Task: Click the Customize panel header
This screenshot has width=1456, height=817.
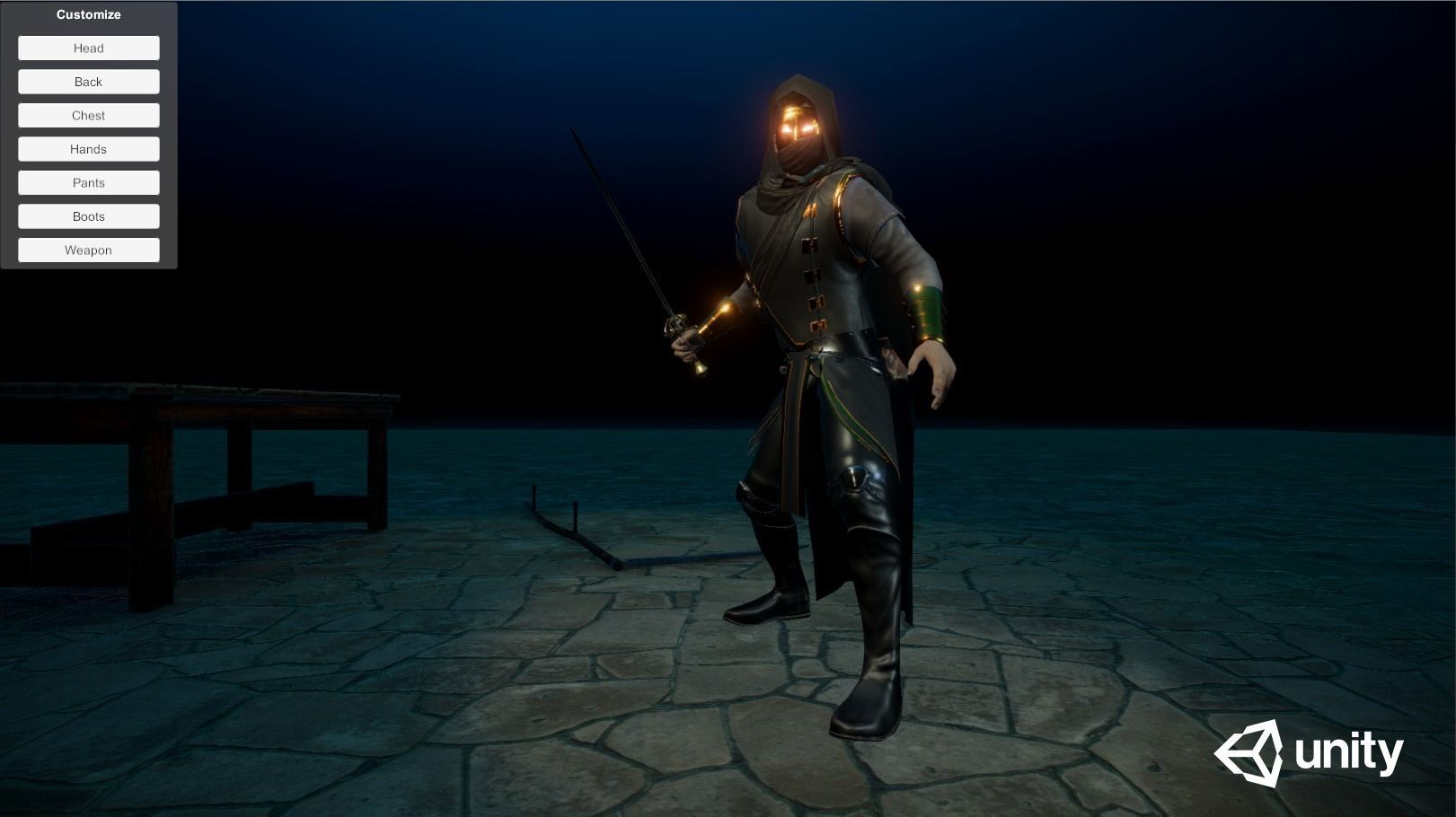Action: pyautogui.click(x=88, y=14)
